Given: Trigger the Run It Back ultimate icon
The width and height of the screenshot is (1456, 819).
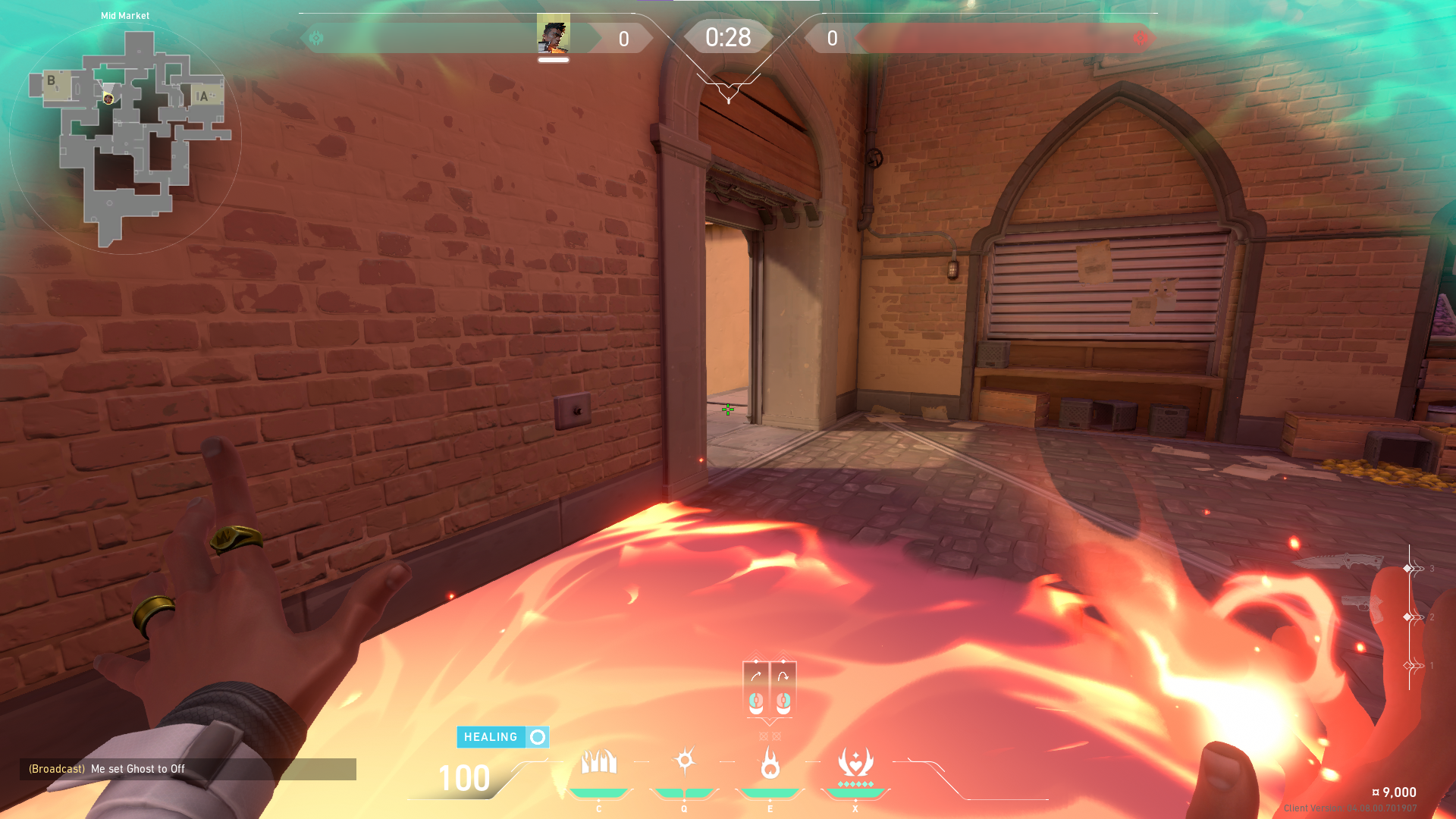Looking at the screenshot, I should 855,763.
